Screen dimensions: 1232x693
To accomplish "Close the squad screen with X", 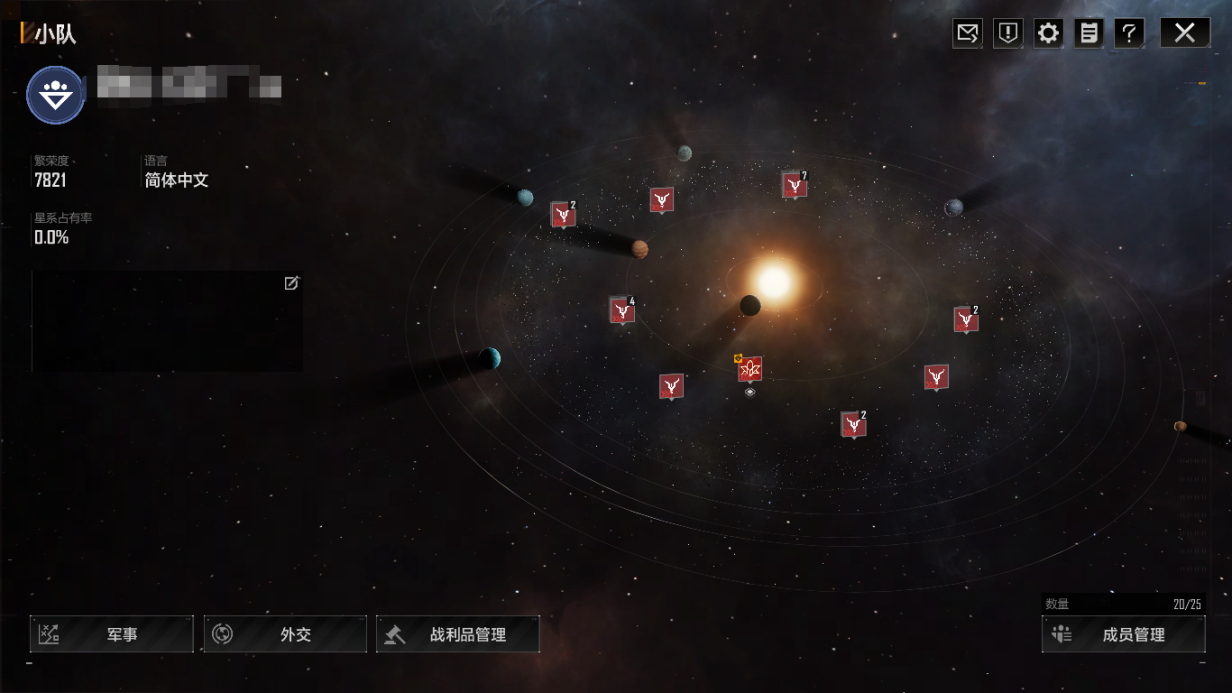I will pos(1184,33).
